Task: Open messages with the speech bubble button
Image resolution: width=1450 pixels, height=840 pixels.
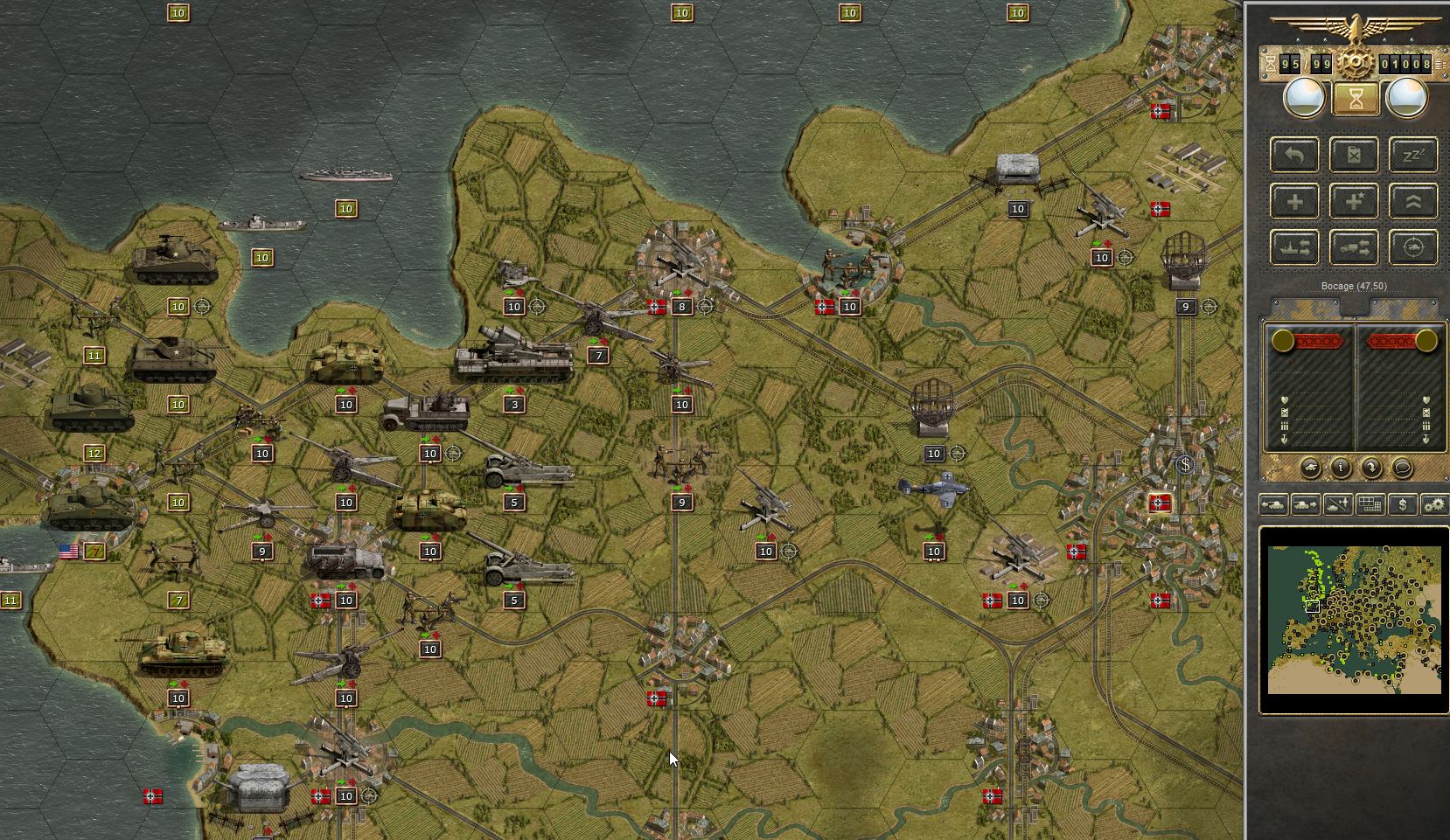Action: (1403, 468)
